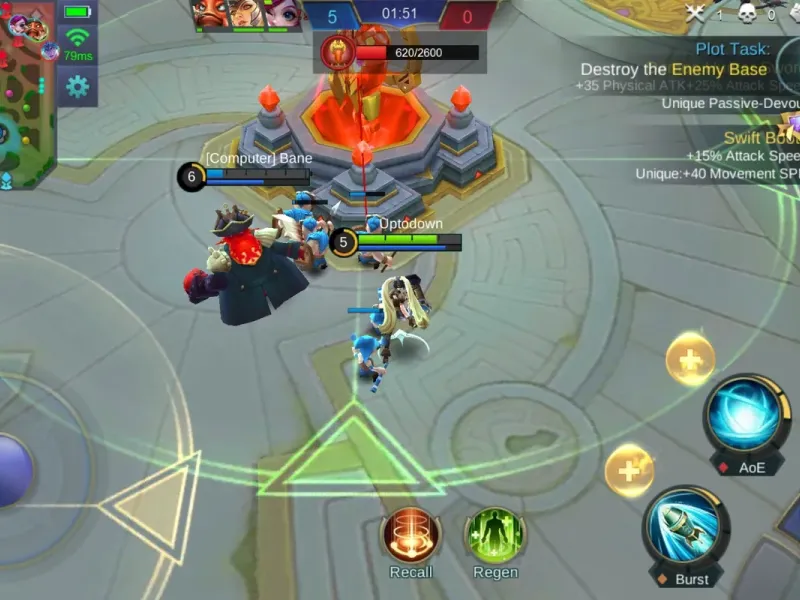Open the gear settings menu
This screenshot has height=600, width=800.
(x=76, y=87)
